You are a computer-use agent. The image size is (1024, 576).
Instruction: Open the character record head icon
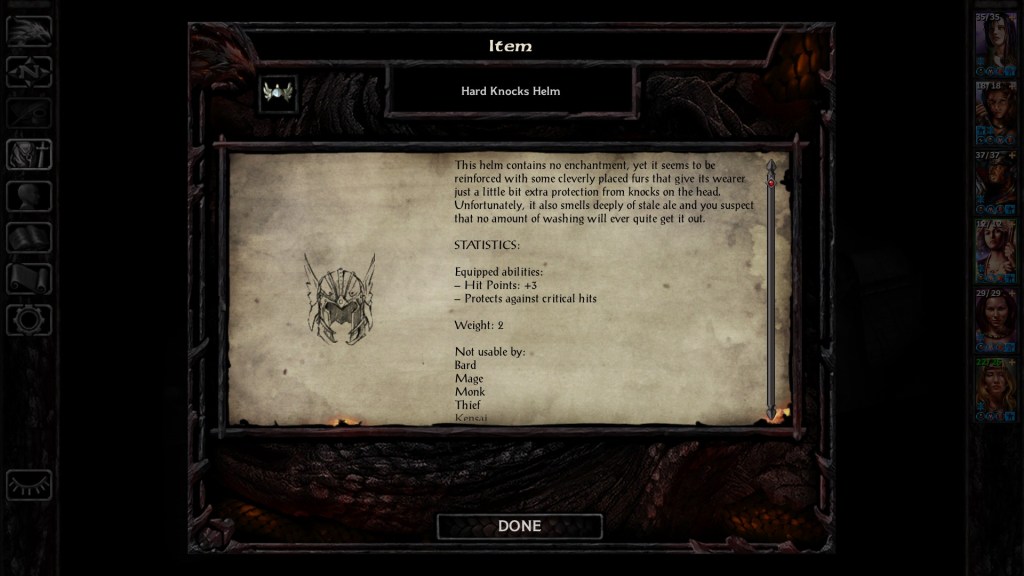pos(29,196)
